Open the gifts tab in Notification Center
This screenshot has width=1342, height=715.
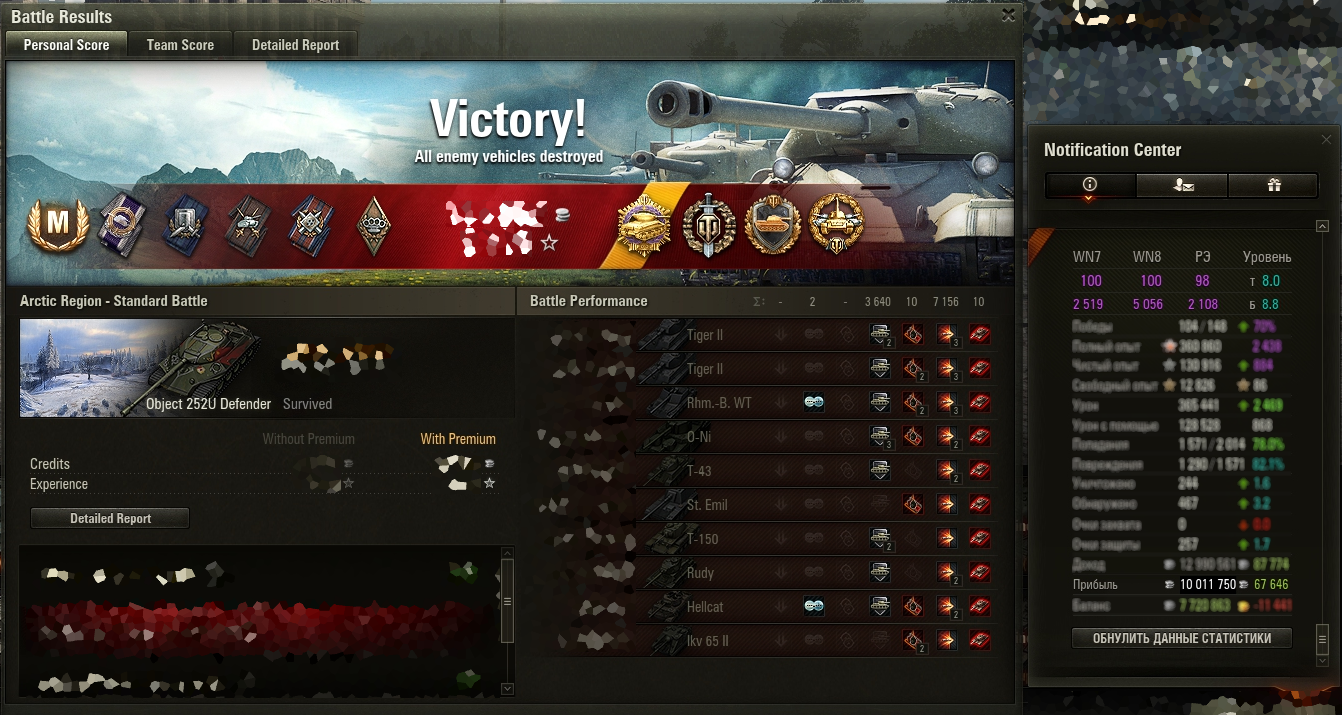(1273, 185)
